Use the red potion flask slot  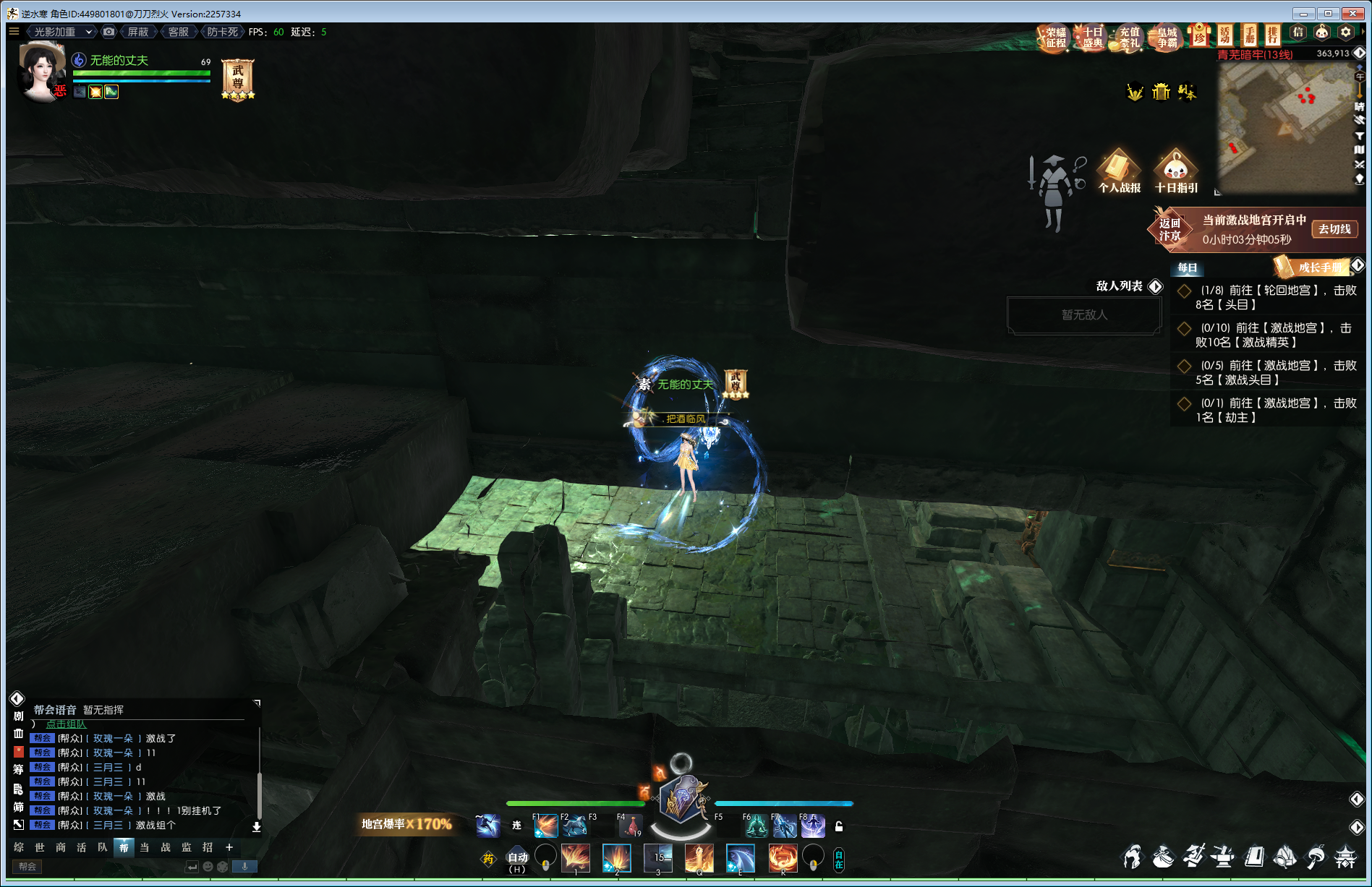(x=631, y=826)
